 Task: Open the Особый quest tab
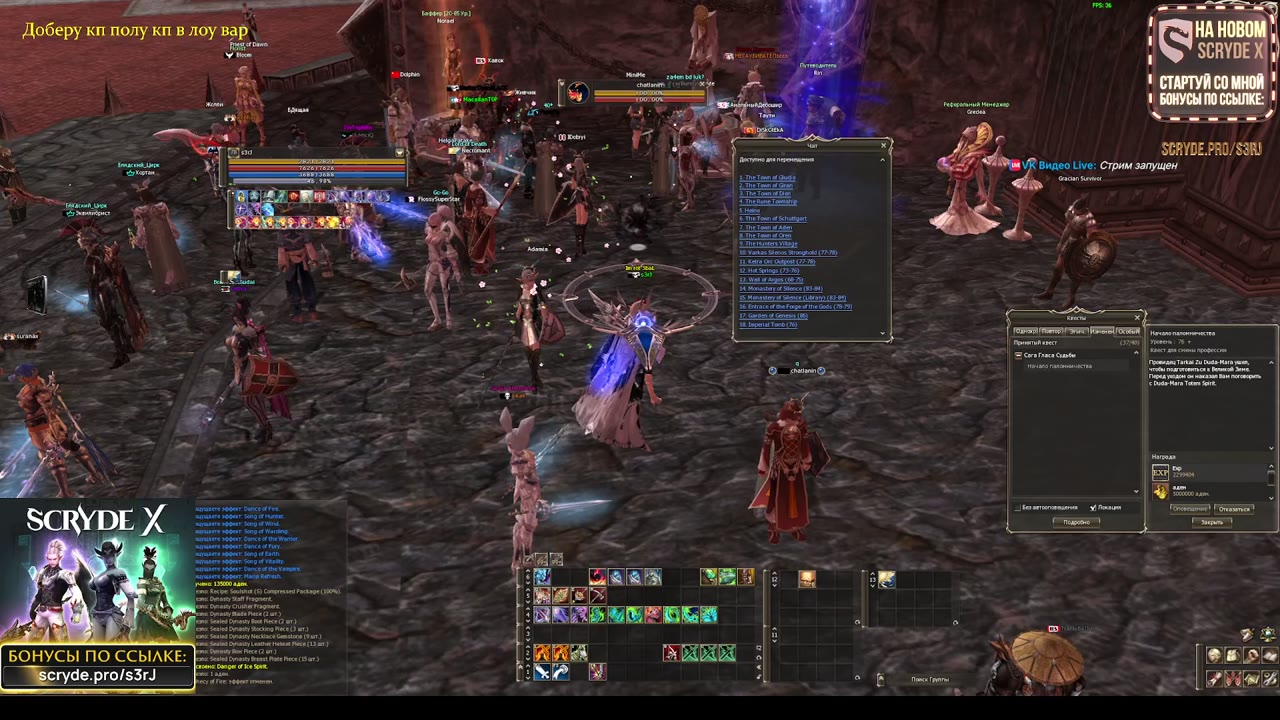click(x=1128, y=331)
